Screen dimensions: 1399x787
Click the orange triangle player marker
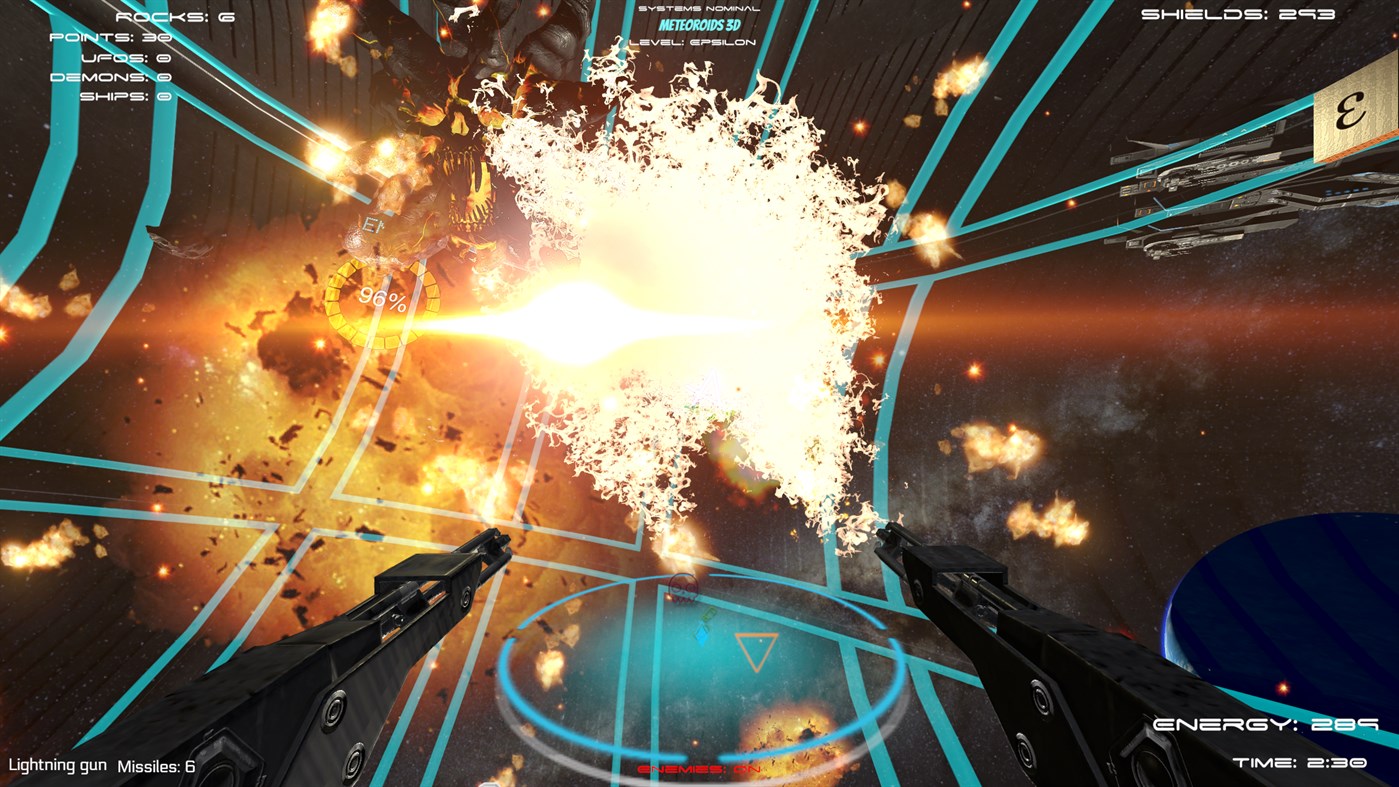coord(756,649)
